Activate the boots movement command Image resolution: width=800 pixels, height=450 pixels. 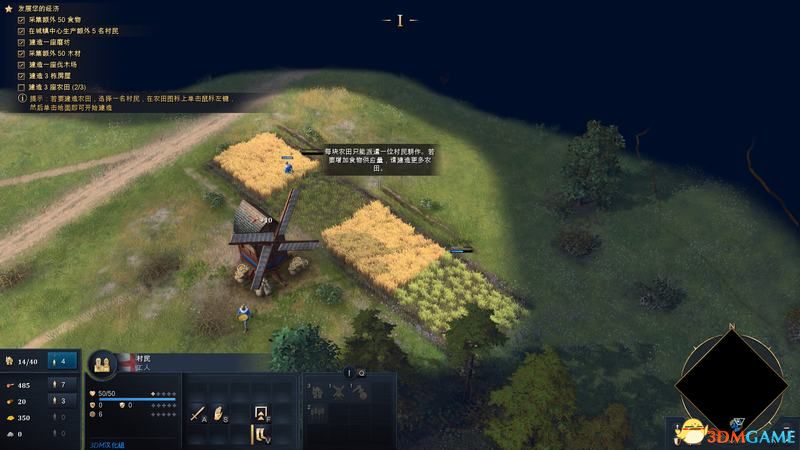point(261,435)
